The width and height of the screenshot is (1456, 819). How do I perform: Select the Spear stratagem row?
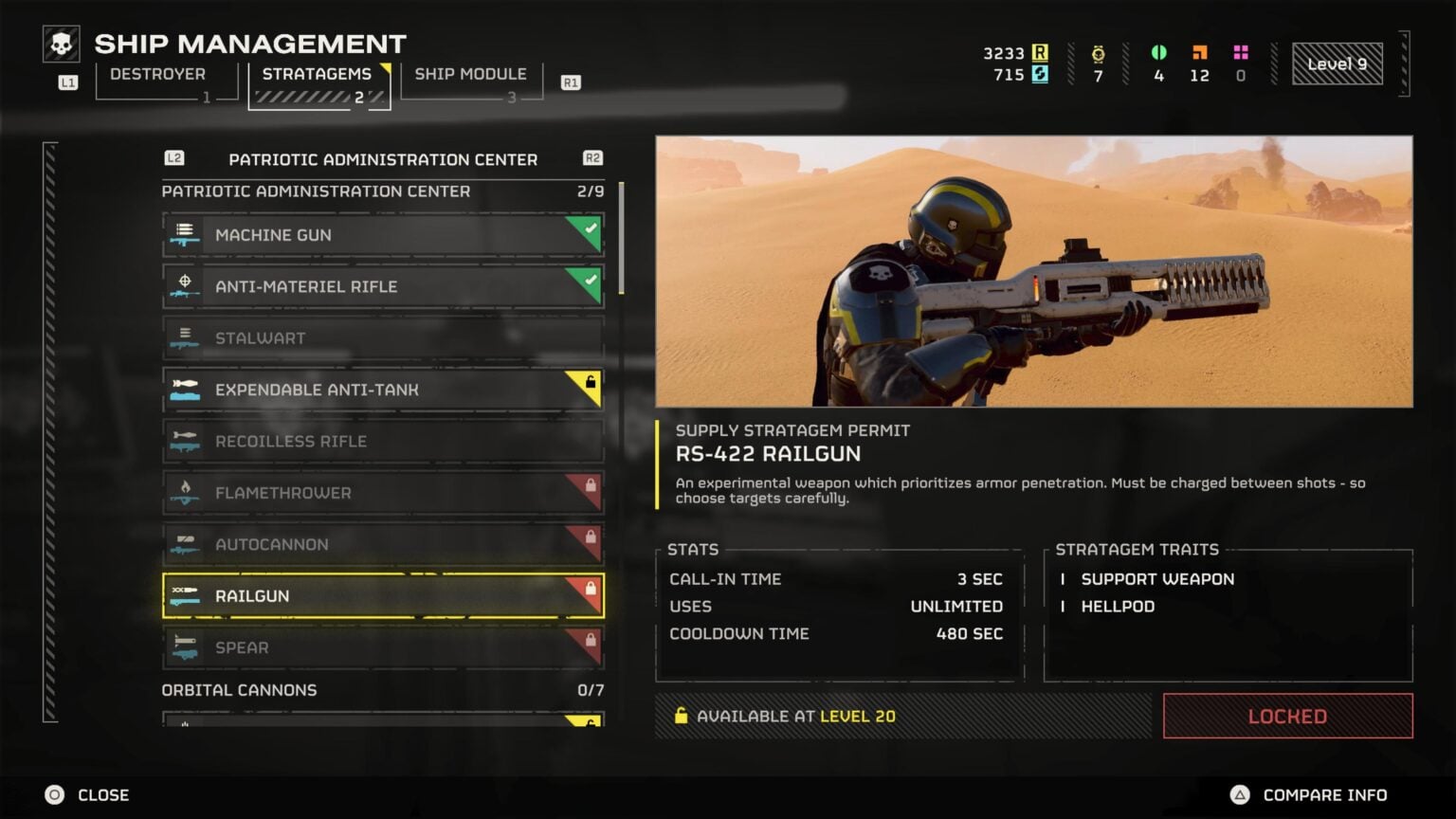click(x=383, y=648)
